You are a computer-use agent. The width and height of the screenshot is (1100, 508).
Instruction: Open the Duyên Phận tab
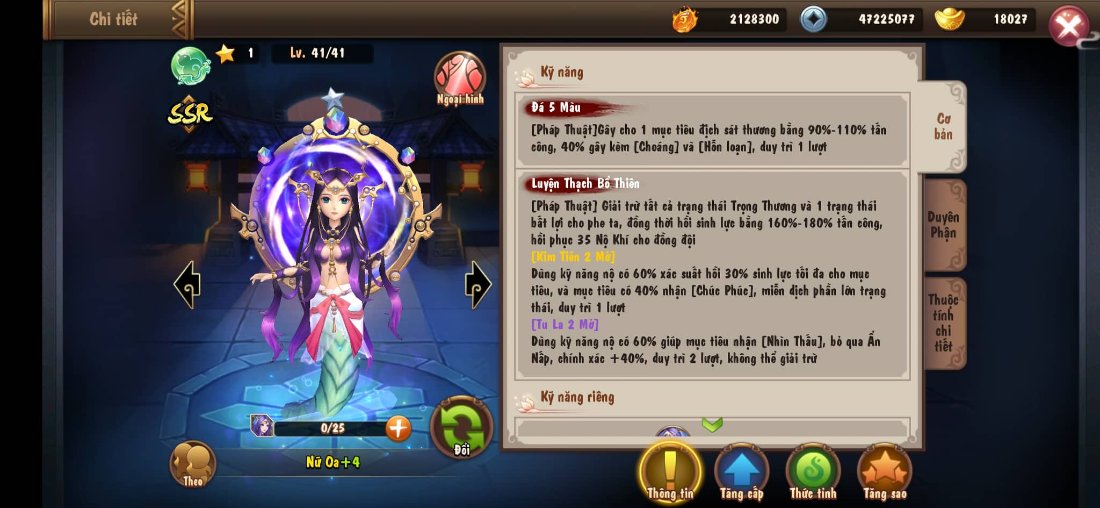click(x=943, y=225)
